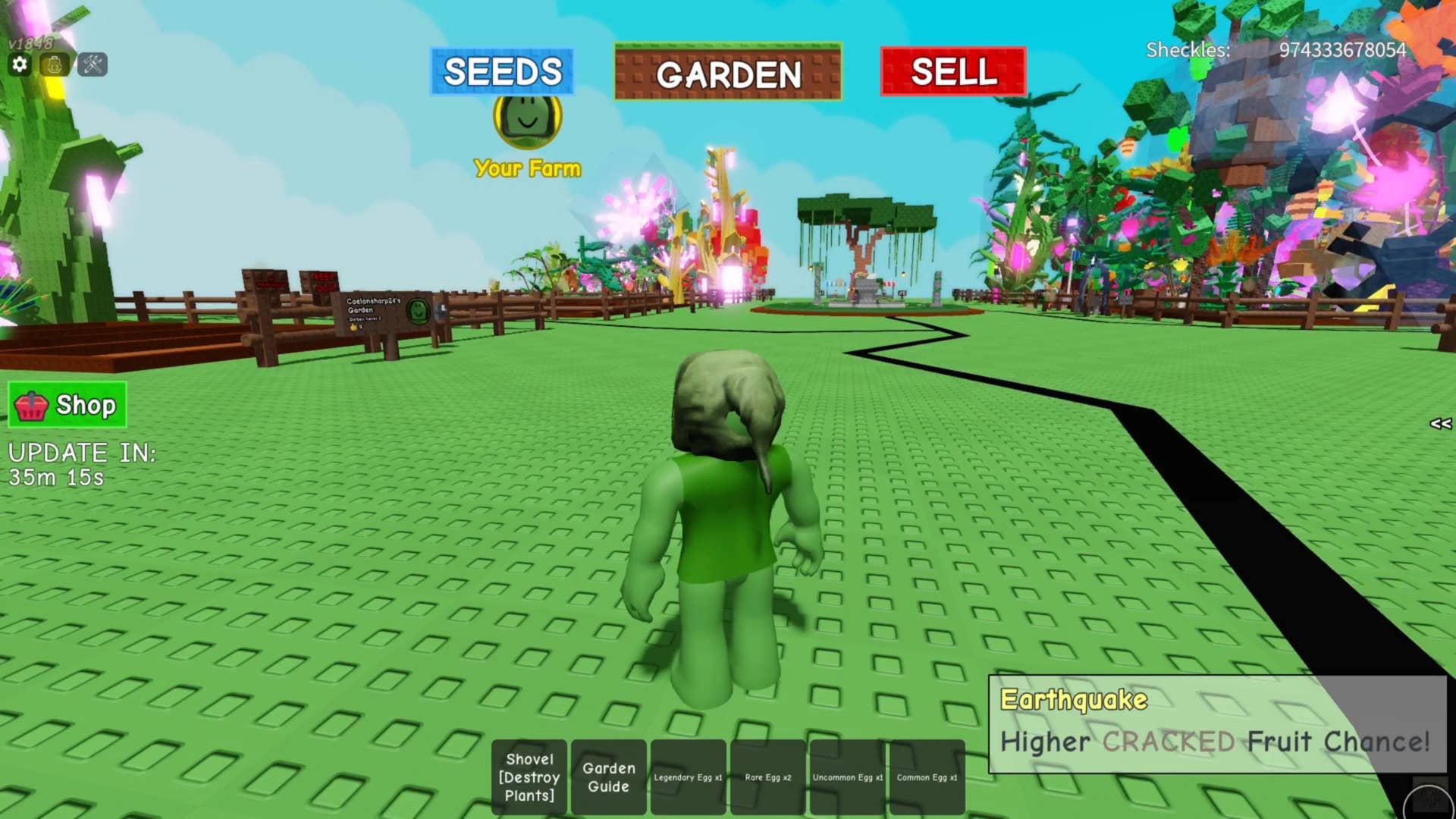1456x819 pixels.
Task: Collapse the side panel with the double arrows
Action: point(1440,424)
